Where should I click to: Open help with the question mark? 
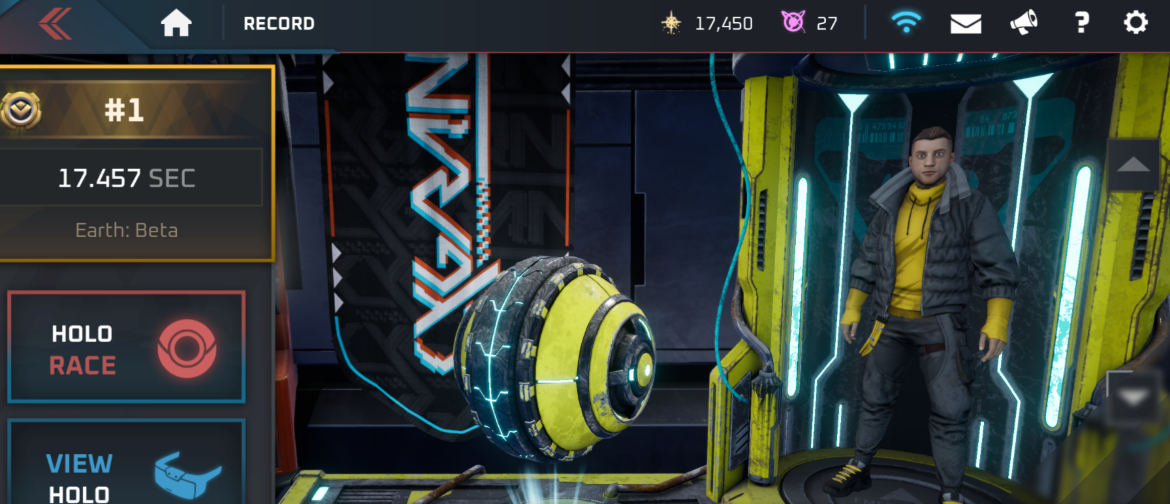coord(1081,23)
